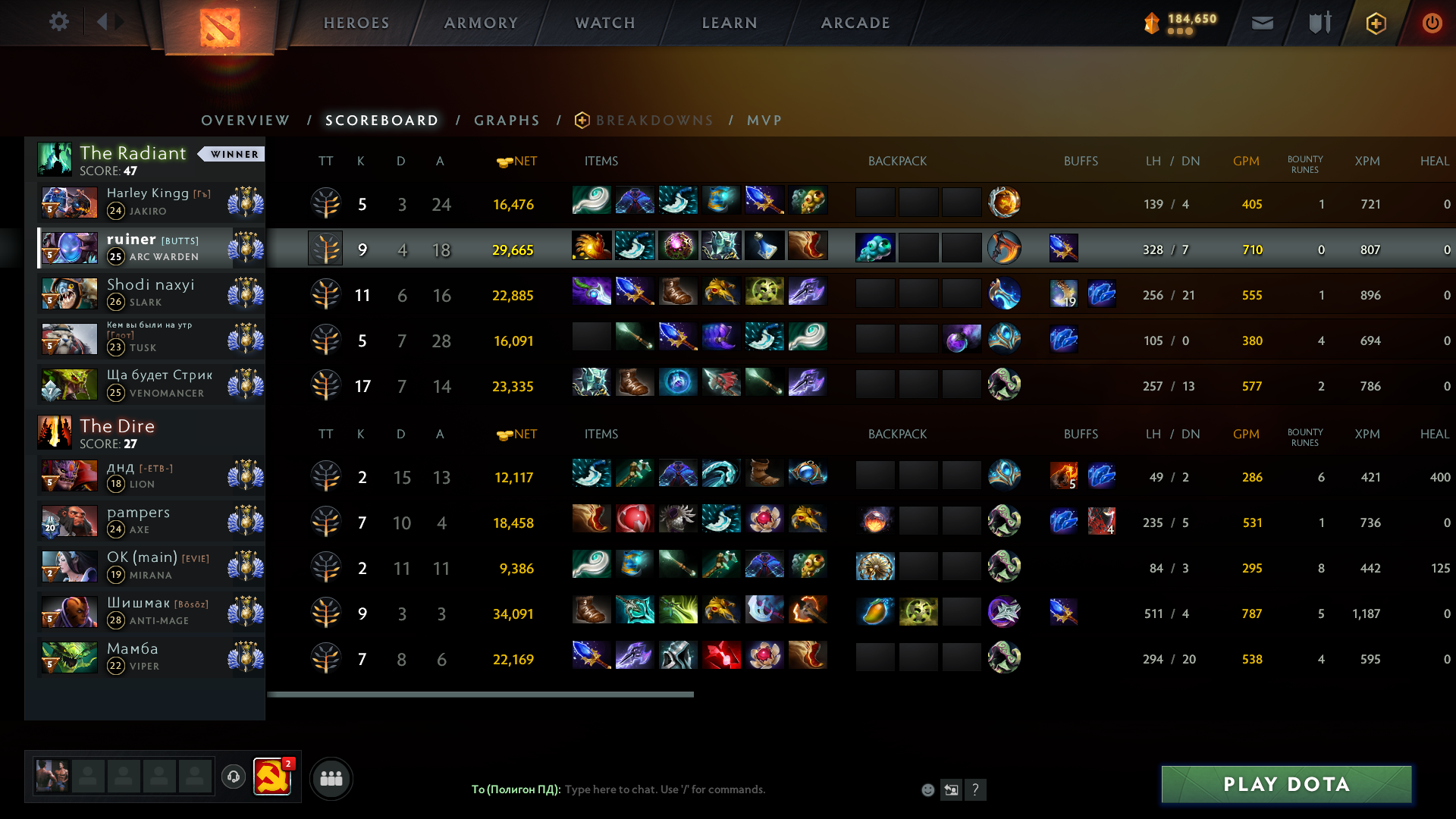This screenshot has height=819, width=1456.
Task: Select ruiner's Arc Warden scoreboard row
Action: [x=152, y=248]
